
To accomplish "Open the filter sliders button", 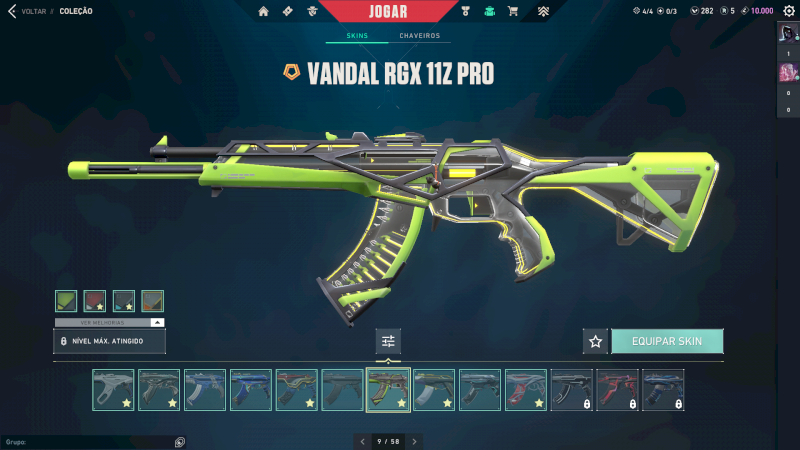I will (388, 341).
